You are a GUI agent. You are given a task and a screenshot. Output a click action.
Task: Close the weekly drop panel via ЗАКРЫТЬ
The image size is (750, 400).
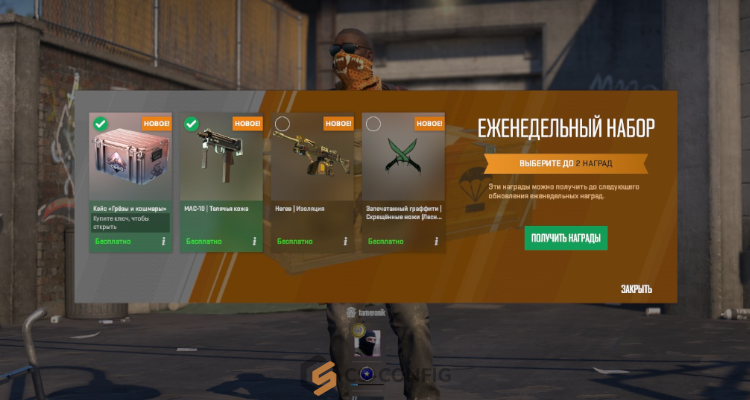(636, 289)
